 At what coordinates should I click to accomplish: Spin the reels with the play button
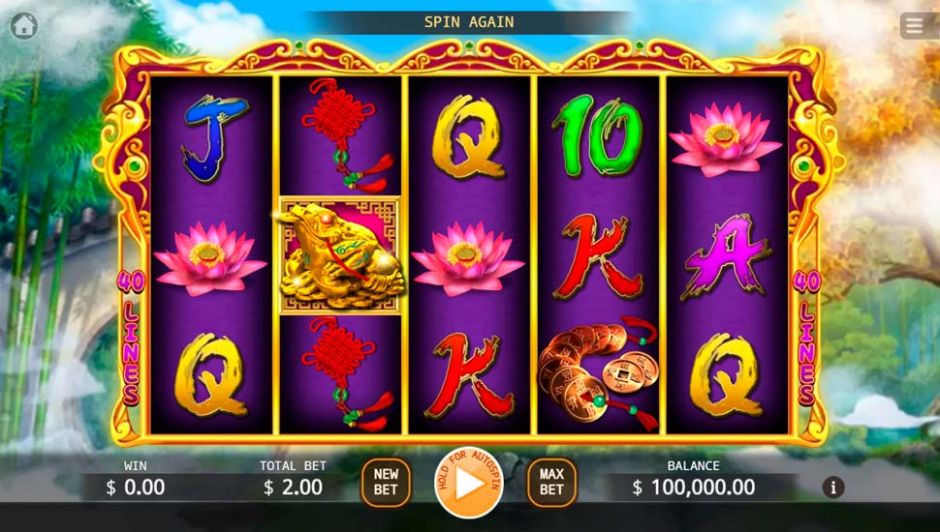point(468,483)
